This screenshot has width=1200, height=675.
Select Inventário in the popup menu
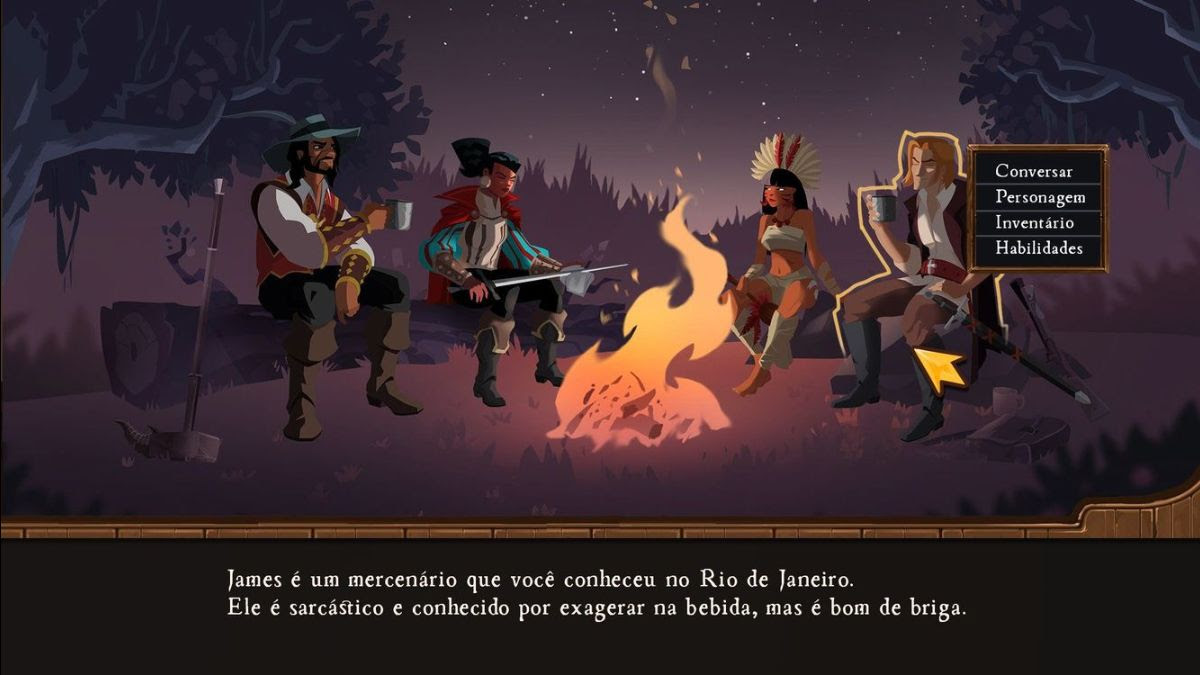[x=1034, y=222]
